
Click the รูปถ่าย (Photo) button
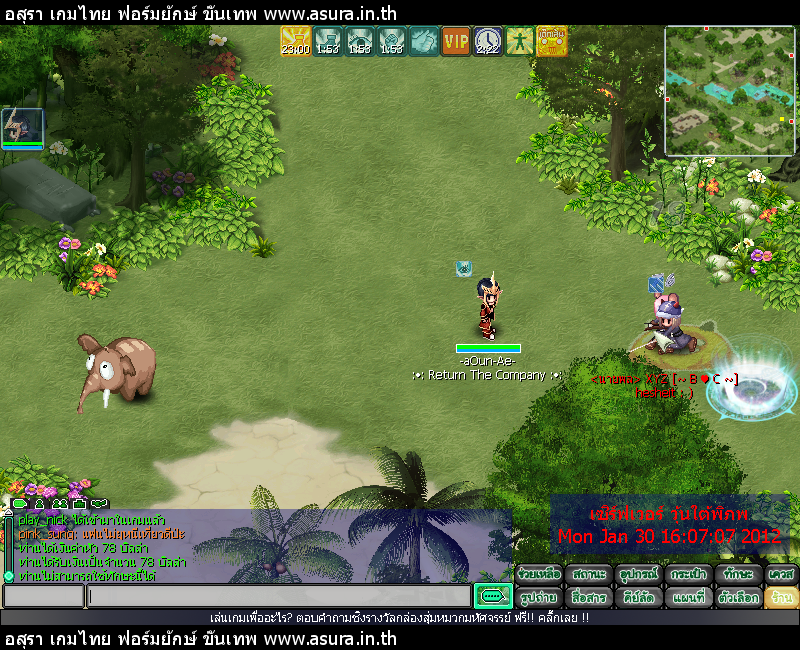tap(539, 597)
